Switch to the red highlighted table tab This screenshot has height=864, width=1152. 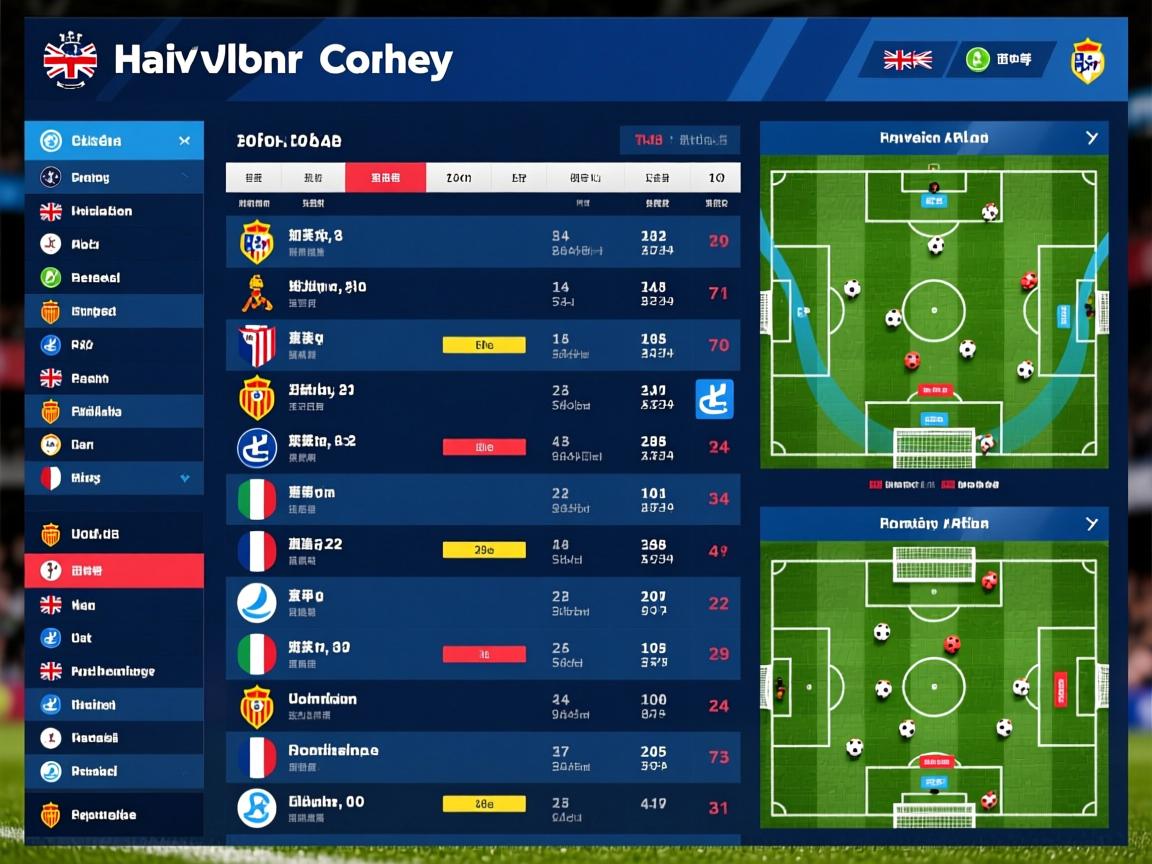point(385,178)
